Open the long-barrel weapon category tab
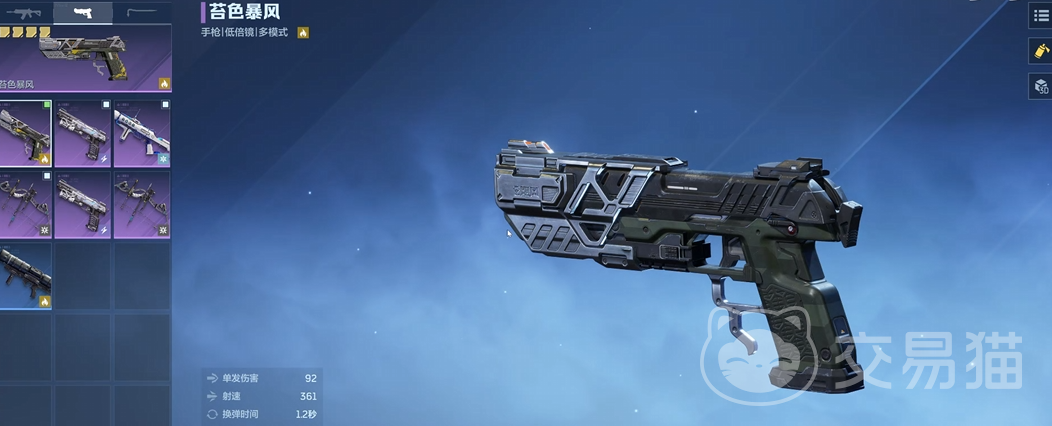The image size is (1052, 426). (x=141, y=13)
